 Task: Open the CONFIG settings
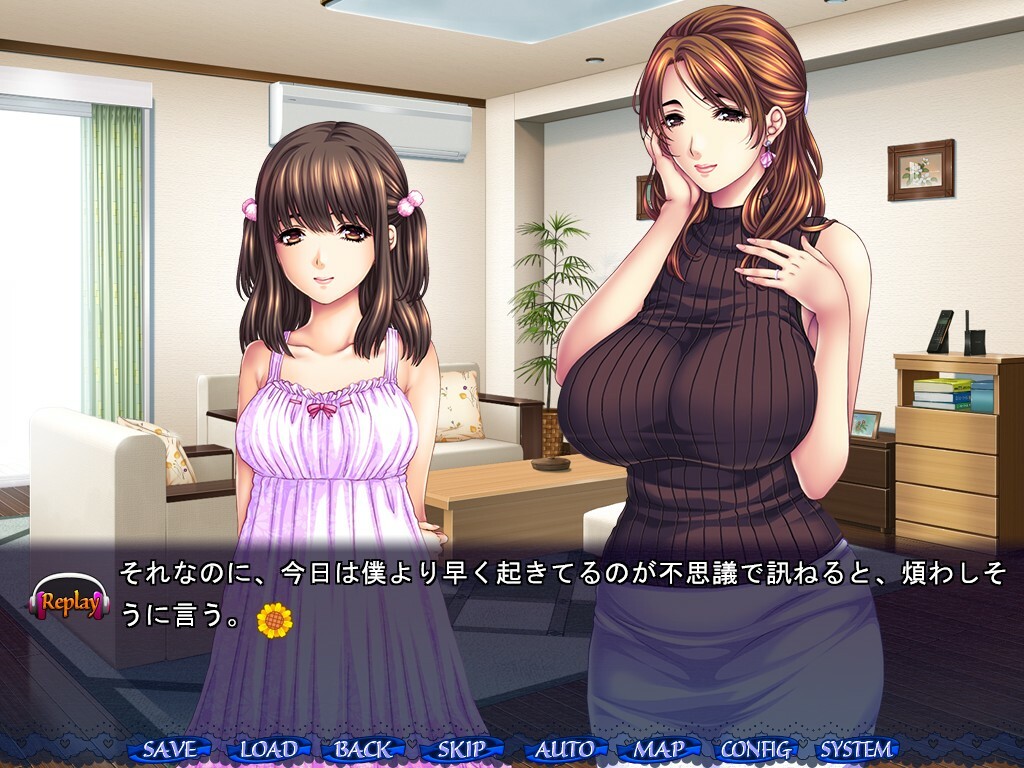click(x=757, y=749)
